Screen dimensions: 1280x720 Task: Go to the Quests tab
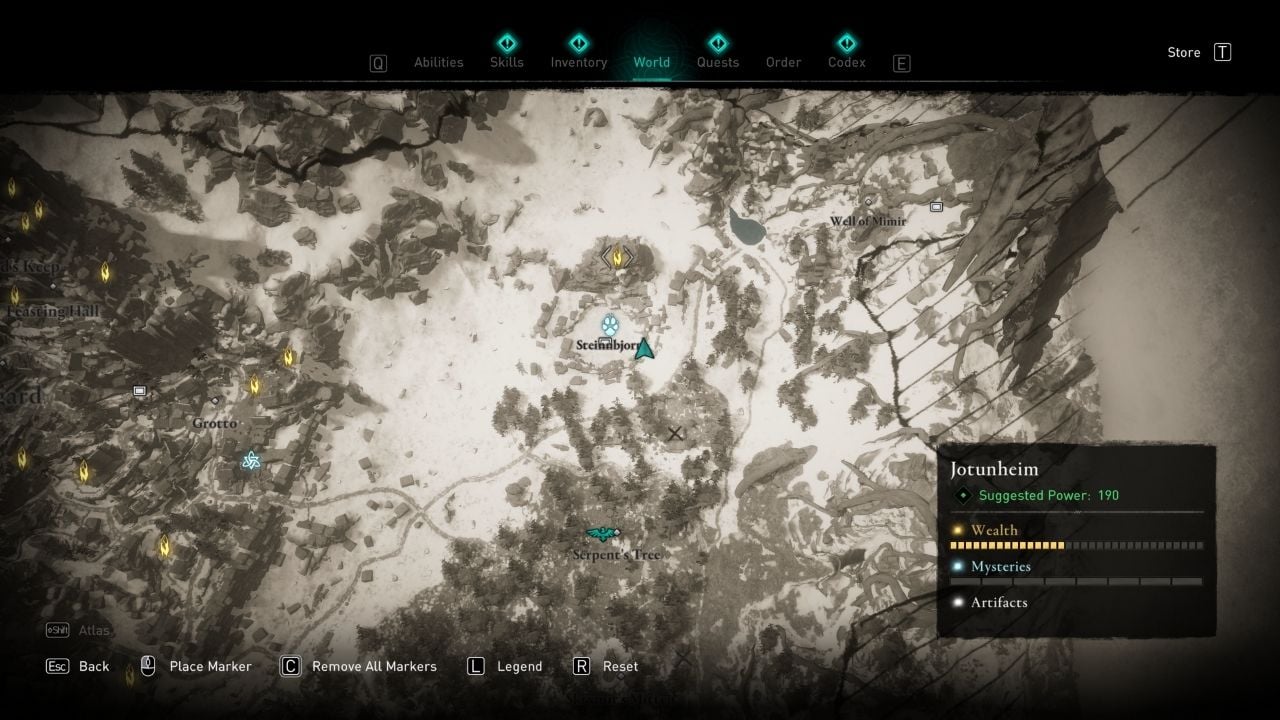point(717,62)
